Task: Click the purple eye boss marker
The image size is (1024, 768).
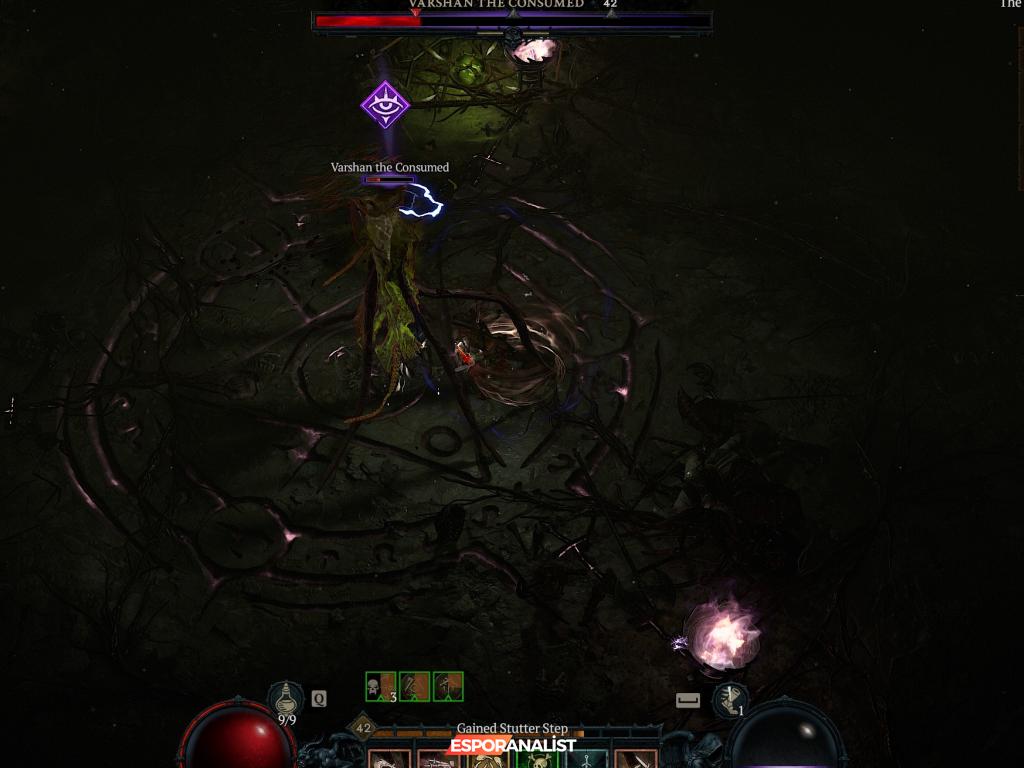Action: click(385, 105)
